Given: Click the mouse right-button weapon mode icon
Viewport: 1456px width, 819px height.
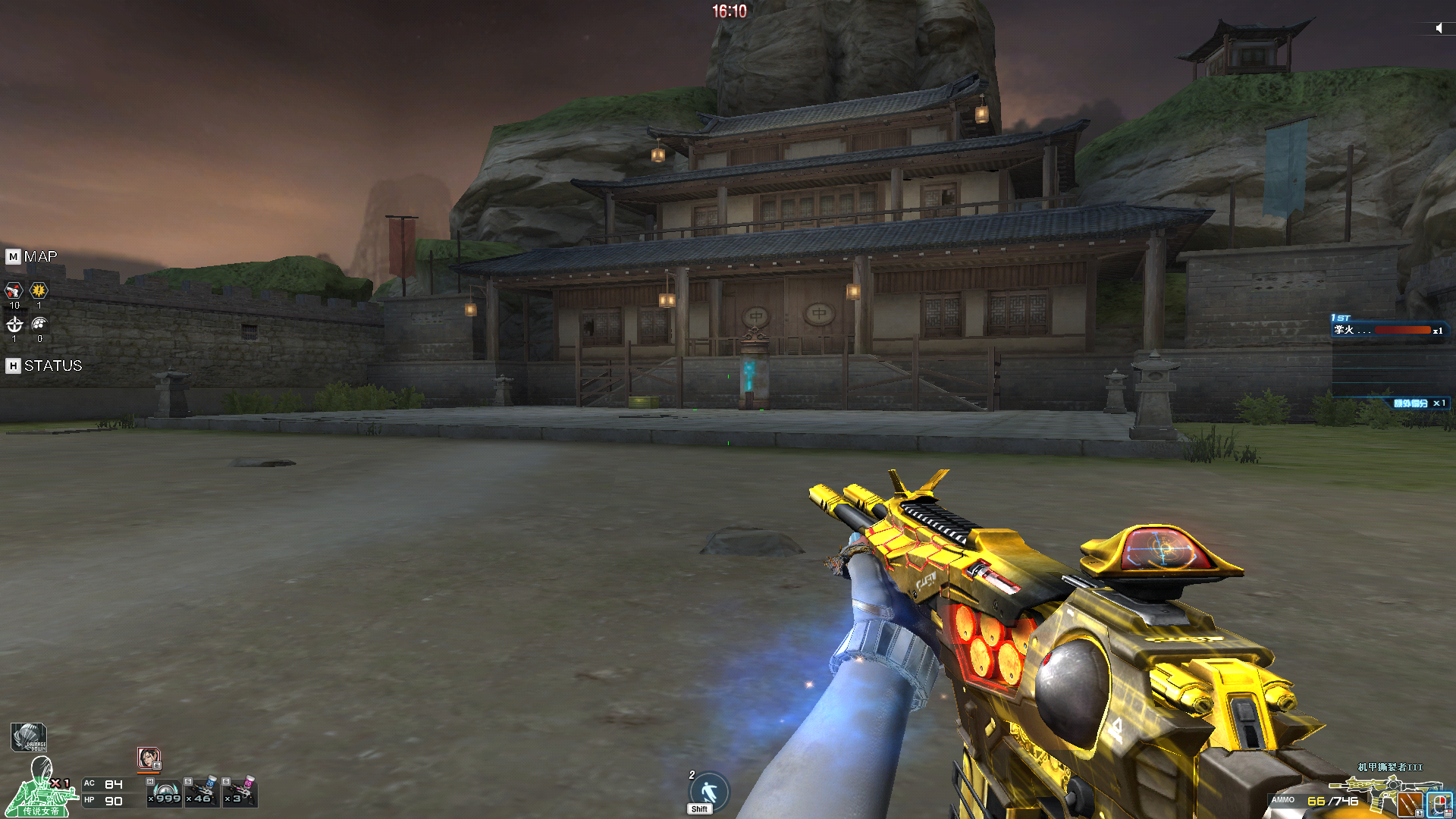Looking at the screenshot, I should tap(1439, 805).
